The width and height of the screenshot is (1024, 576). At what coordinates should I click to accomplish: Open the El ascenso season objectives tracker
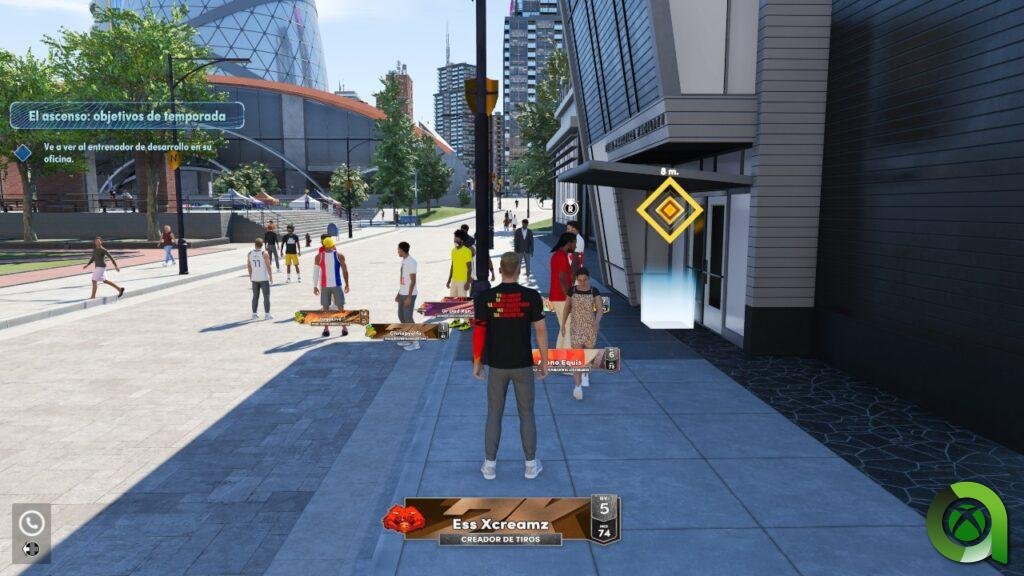127,116
